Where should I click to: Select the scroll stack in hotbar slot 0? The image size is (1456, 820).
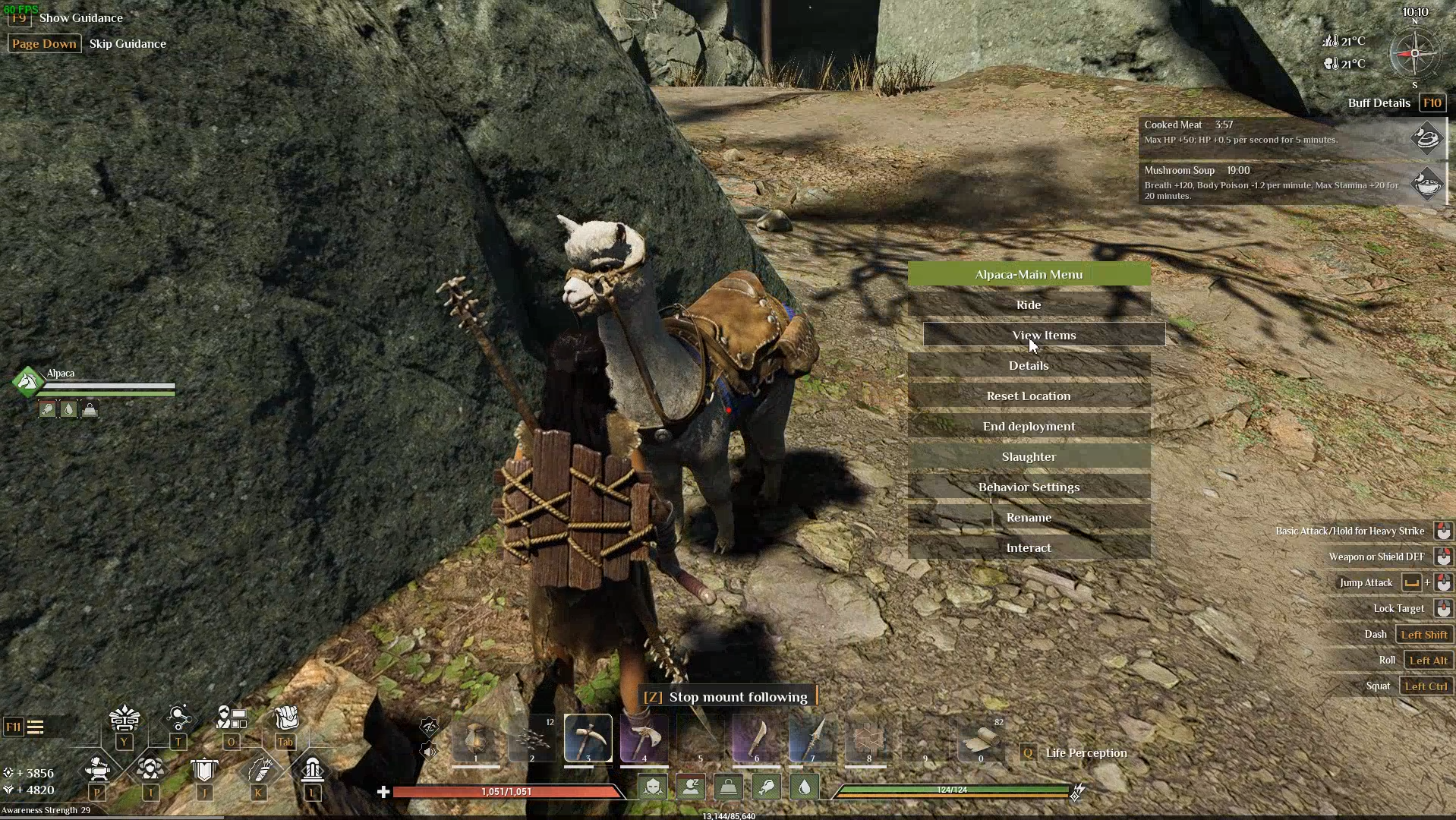(980, 737)
